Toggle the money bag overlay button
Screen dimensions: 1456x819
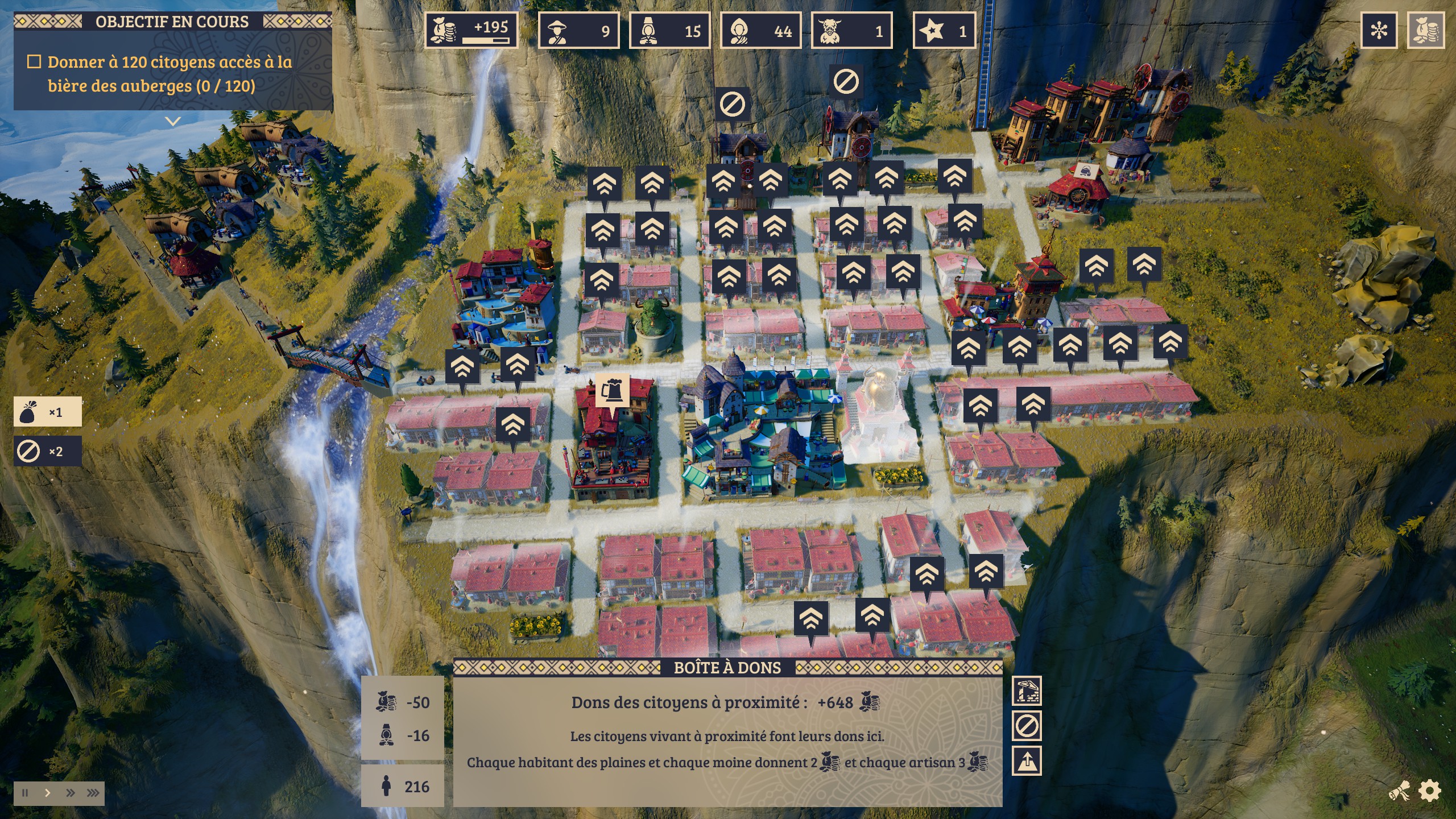[1425, 30]
